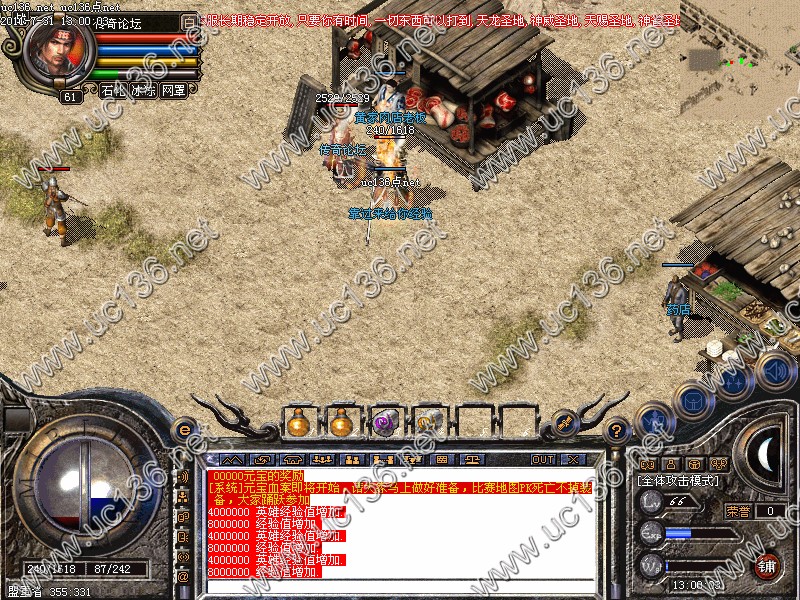Use the scroll item in belt slot
This screenshot has width=800, height=600.
[x=429, y=423]
